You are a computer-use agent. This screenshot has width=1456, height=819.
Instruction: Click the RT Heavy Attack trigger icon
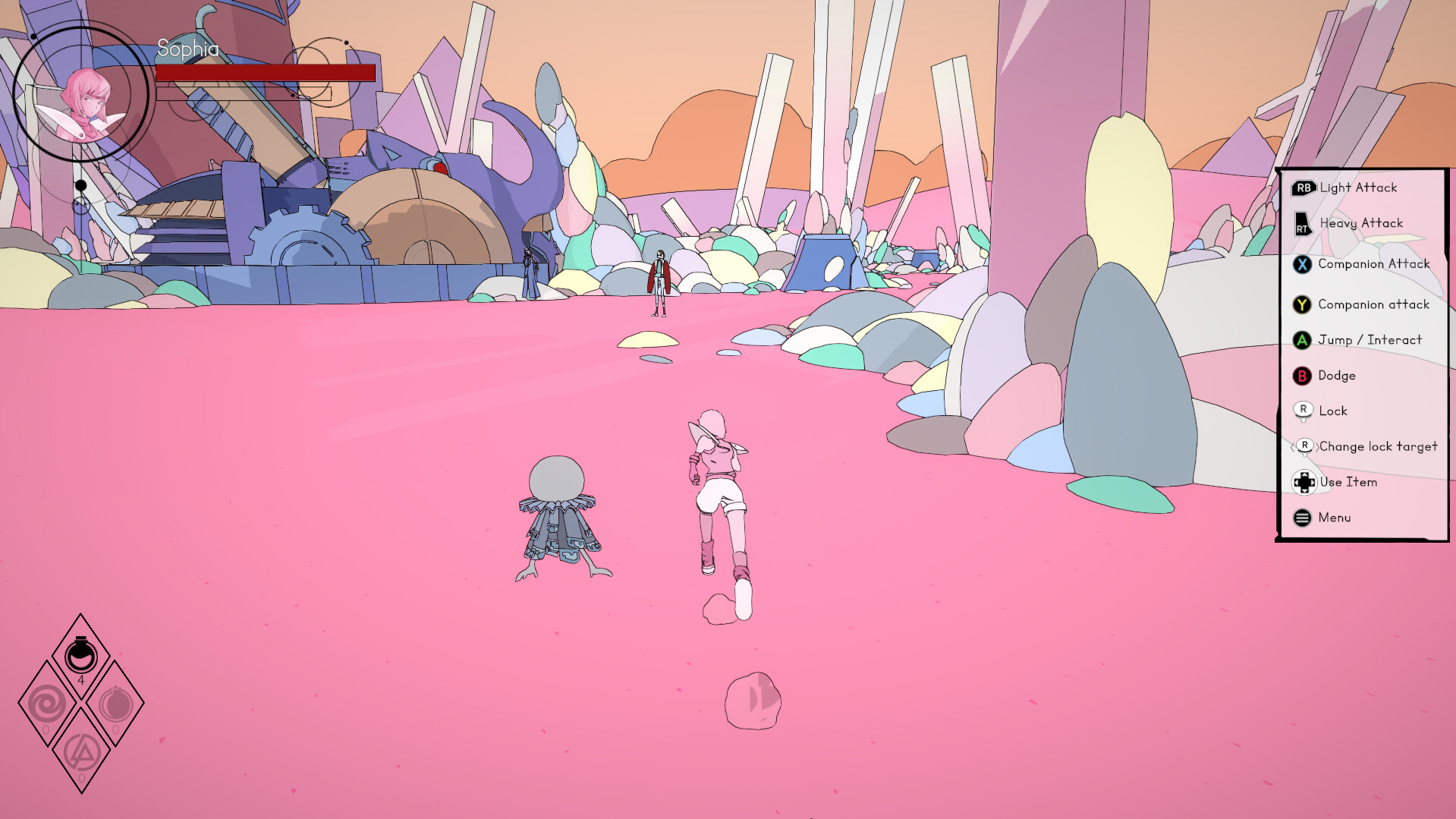(1302, 223)
